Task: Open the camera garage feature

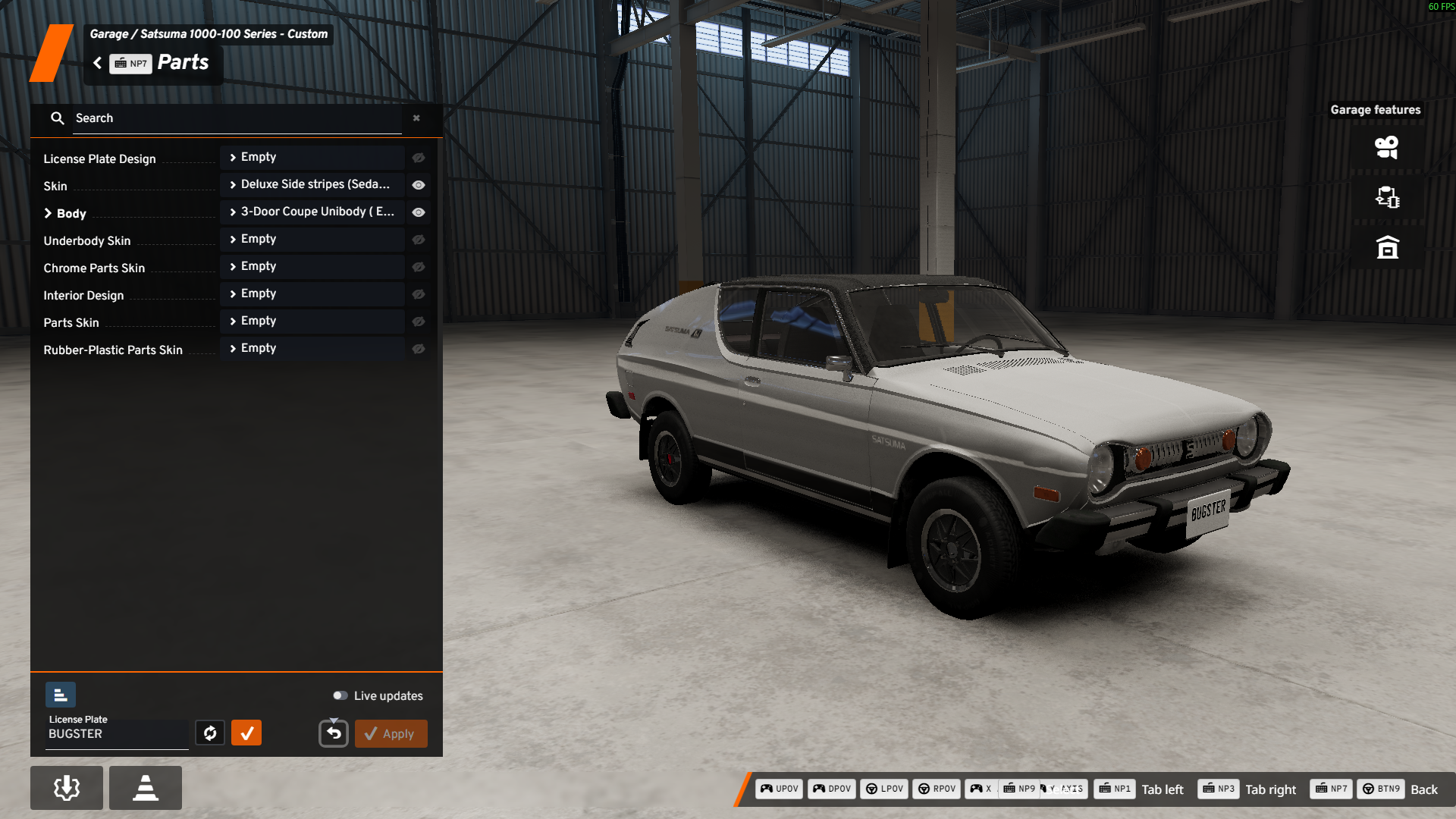Action: 1387,147
